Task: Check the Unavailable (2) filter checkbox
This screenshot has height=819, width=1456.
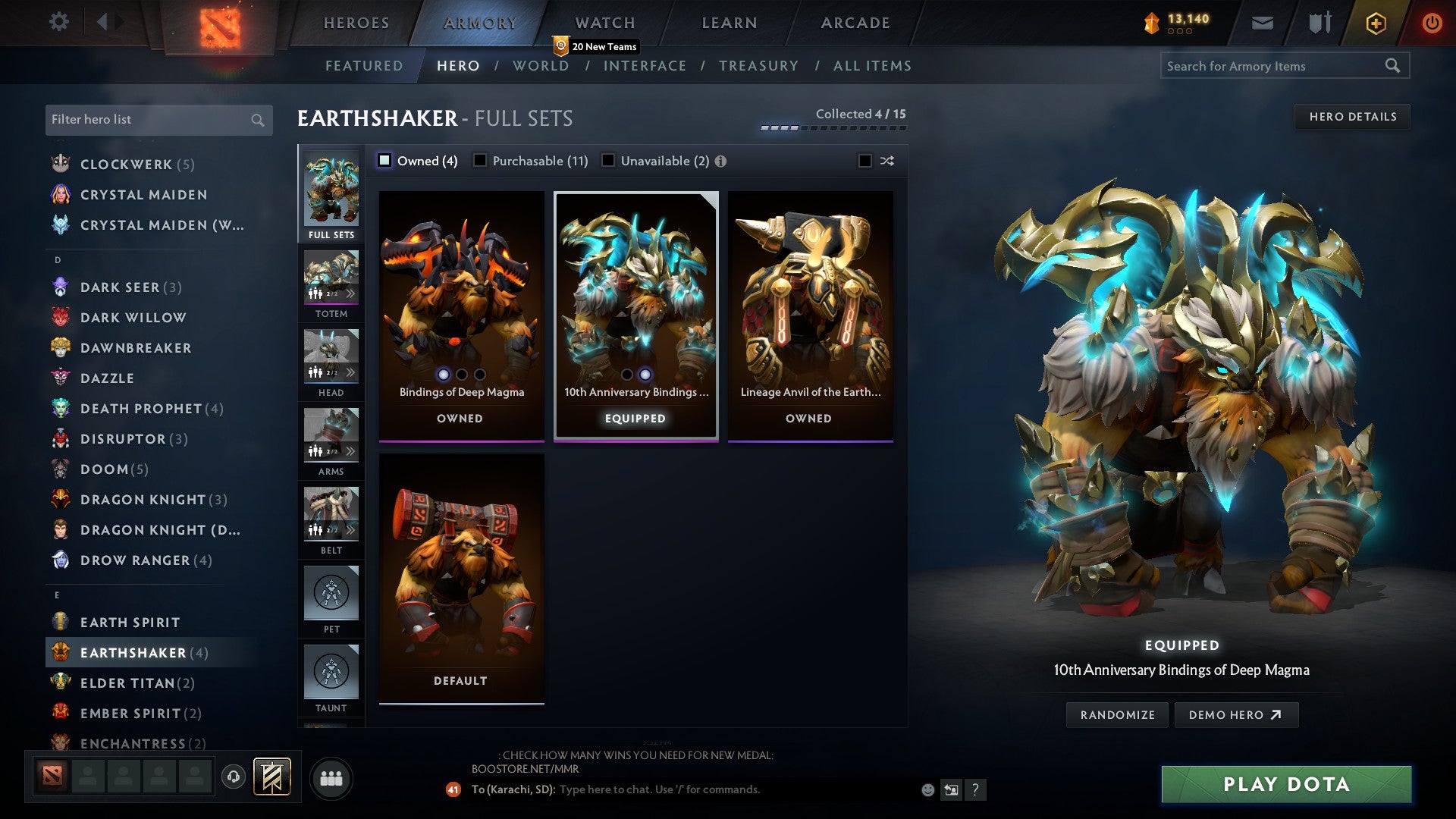Action: (x=607, y=161)
